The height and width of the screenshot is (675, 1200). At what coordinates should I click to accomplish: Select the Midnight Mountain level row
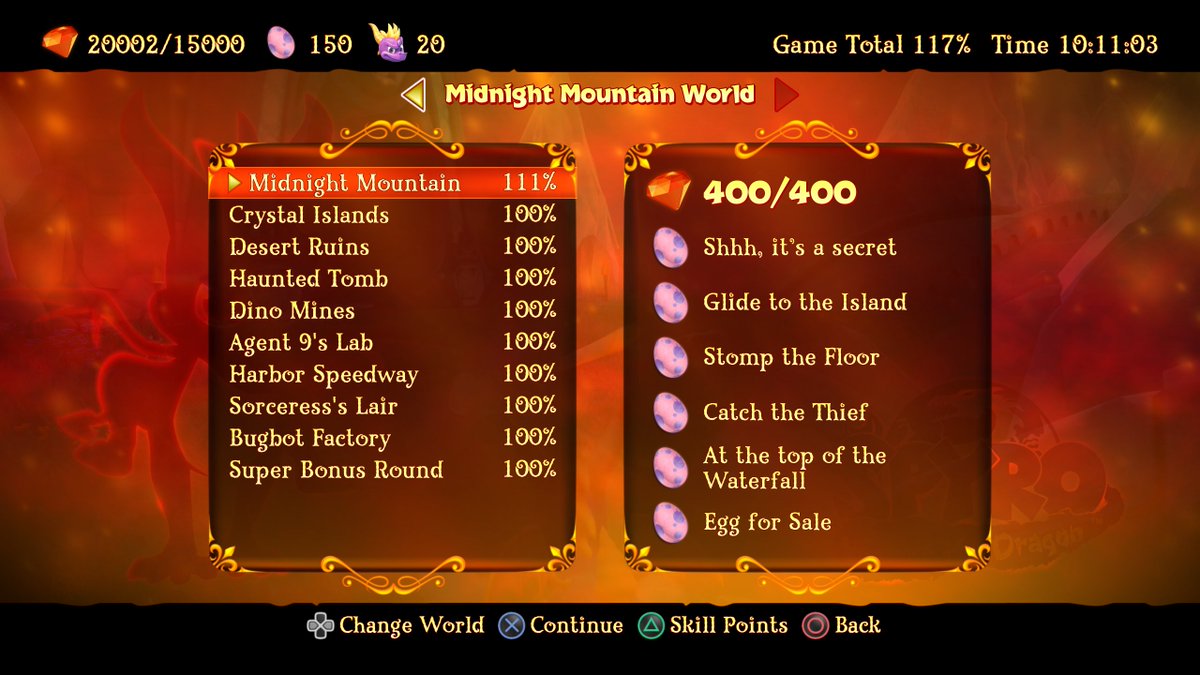point(392,183)
